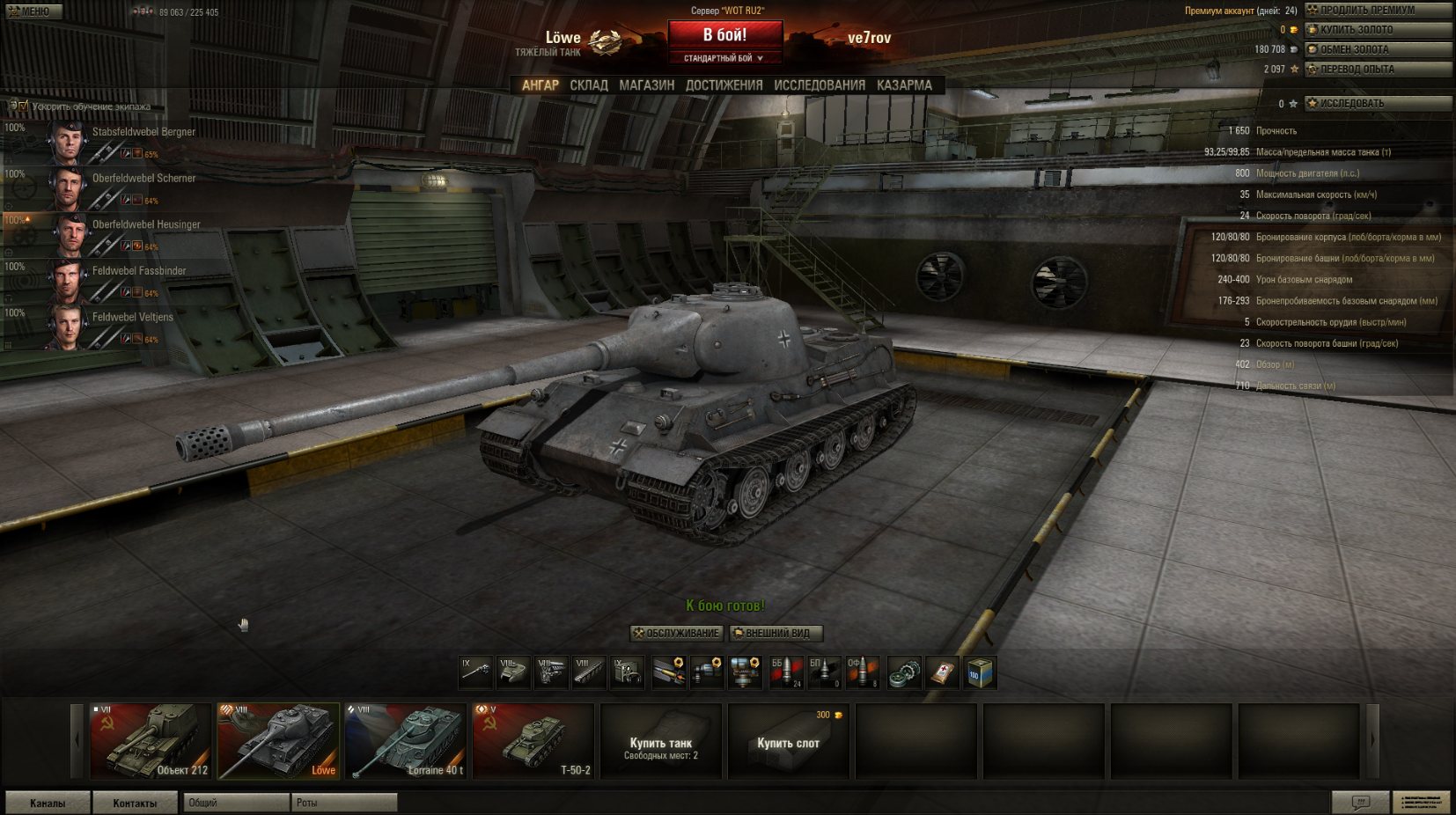This screenshot has width=1456, height=815.
Task: Click the ИССЛЕДОВАТЬ research button
Action: (1377, 104)
